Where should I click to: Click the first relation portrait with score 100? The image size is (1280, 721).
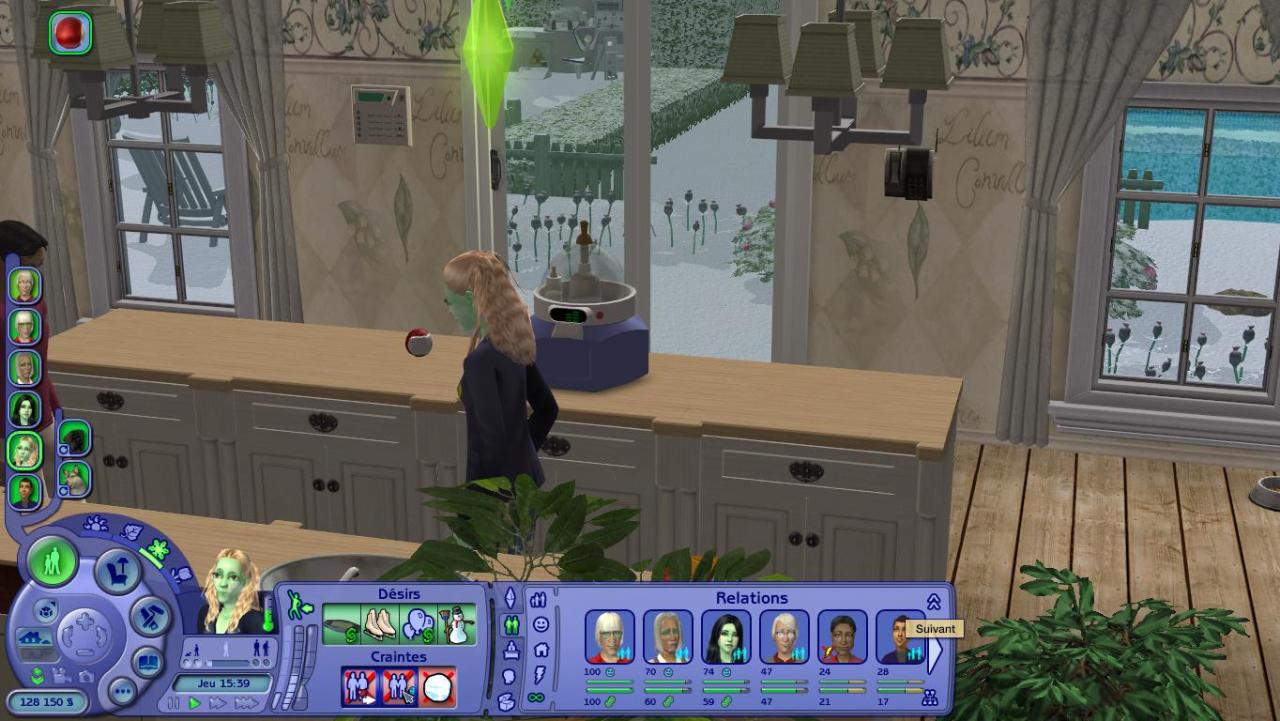pos(609,637)
